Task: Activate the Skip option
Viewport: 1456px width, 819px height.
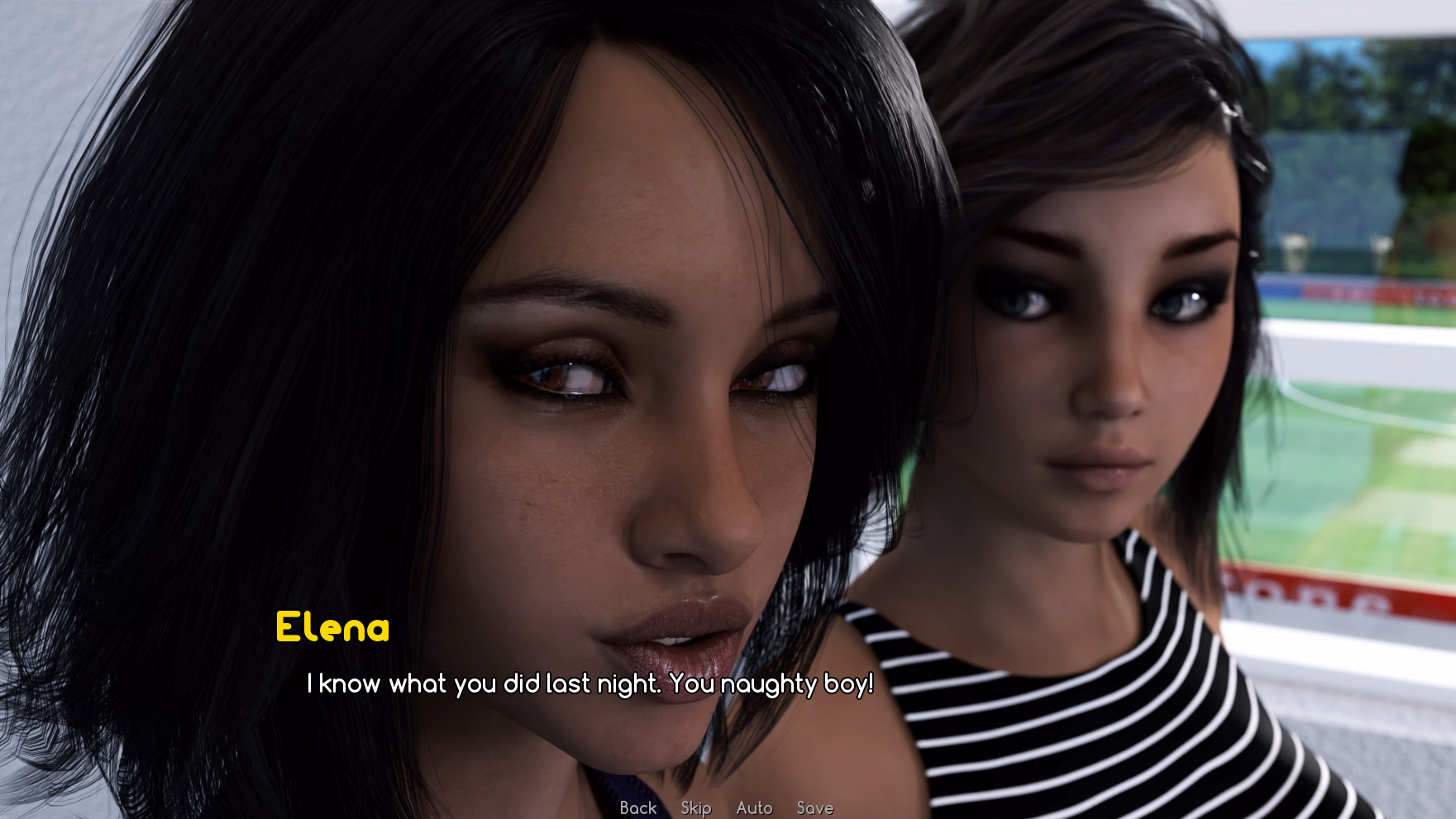Action: [x=695, y=807]
